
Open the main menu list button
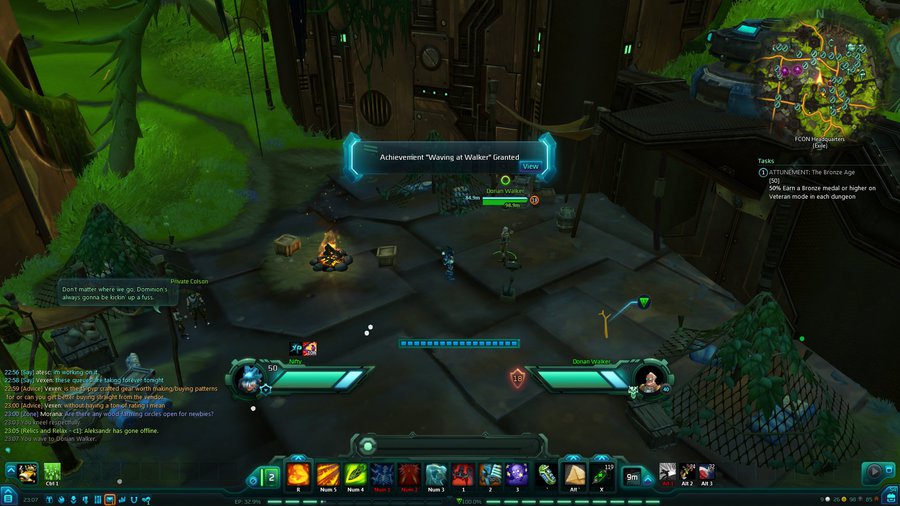click(8, 496)
